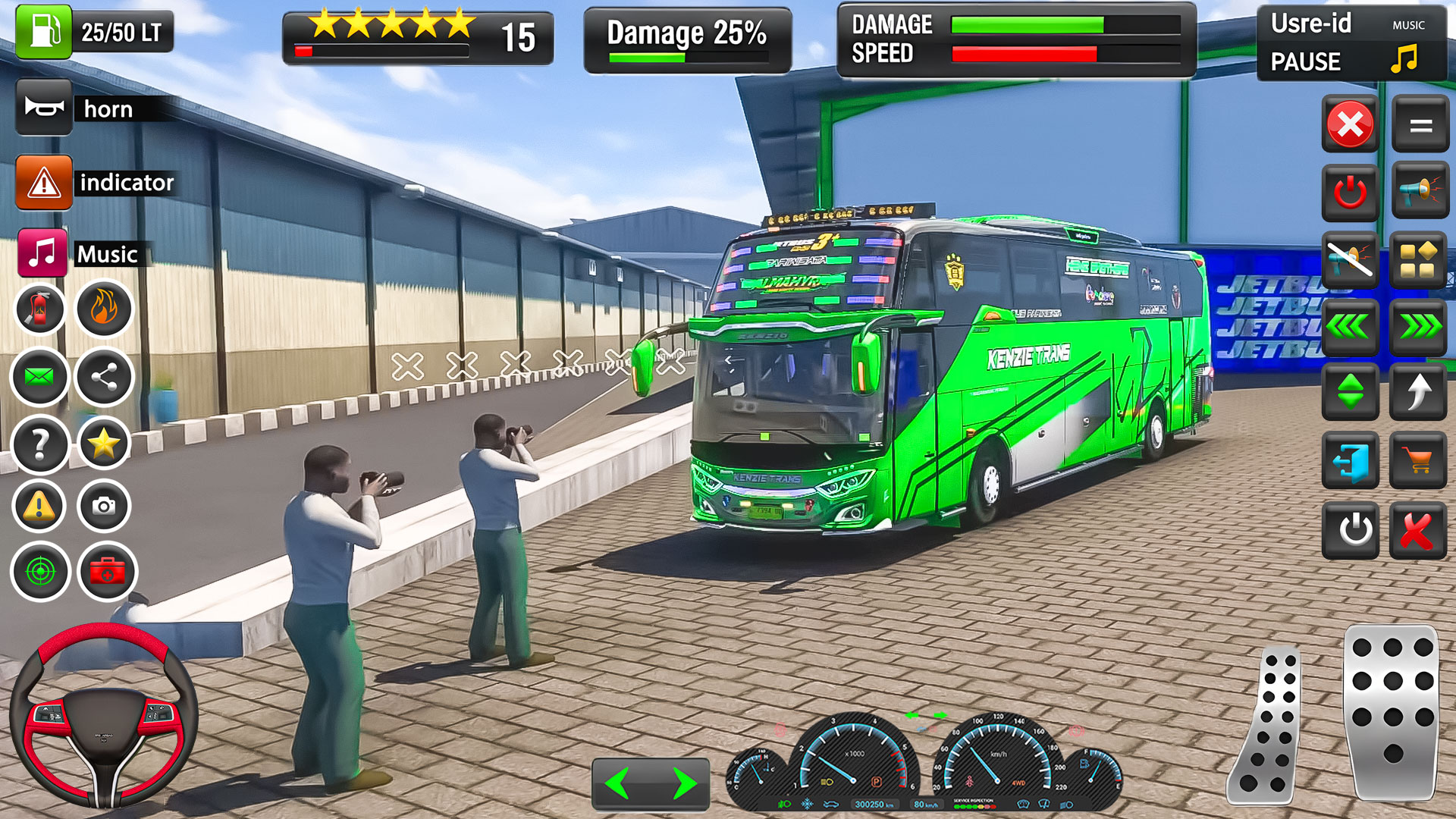Open the green mail envelope icon
The image size is (1456, 819).
pyautogui.click(x=40, y=377)
